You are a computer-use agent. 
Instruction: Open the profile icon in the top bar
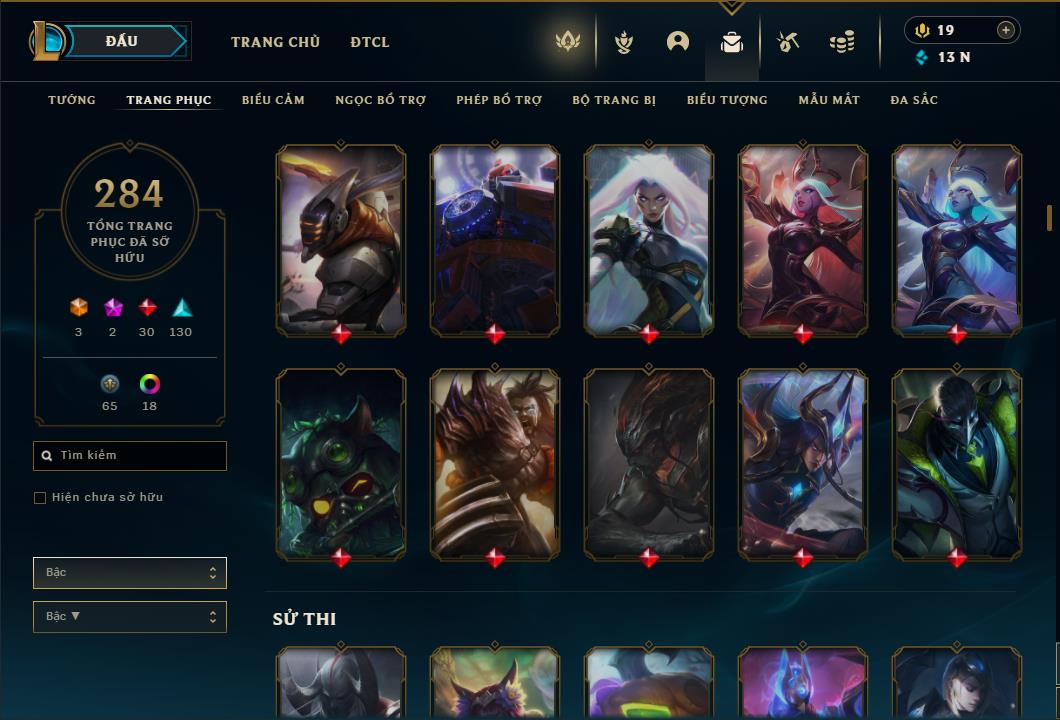[x=678, y=42]
